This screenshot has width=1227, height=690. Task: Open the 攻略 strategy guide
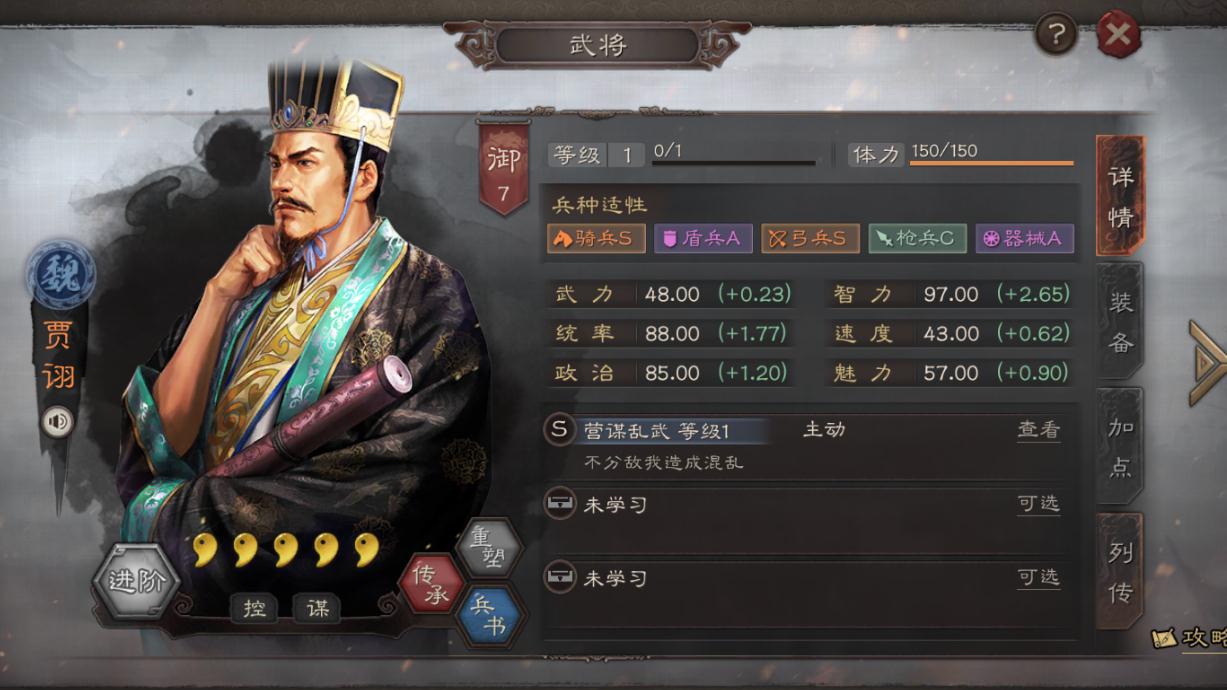pos(1192,637)
